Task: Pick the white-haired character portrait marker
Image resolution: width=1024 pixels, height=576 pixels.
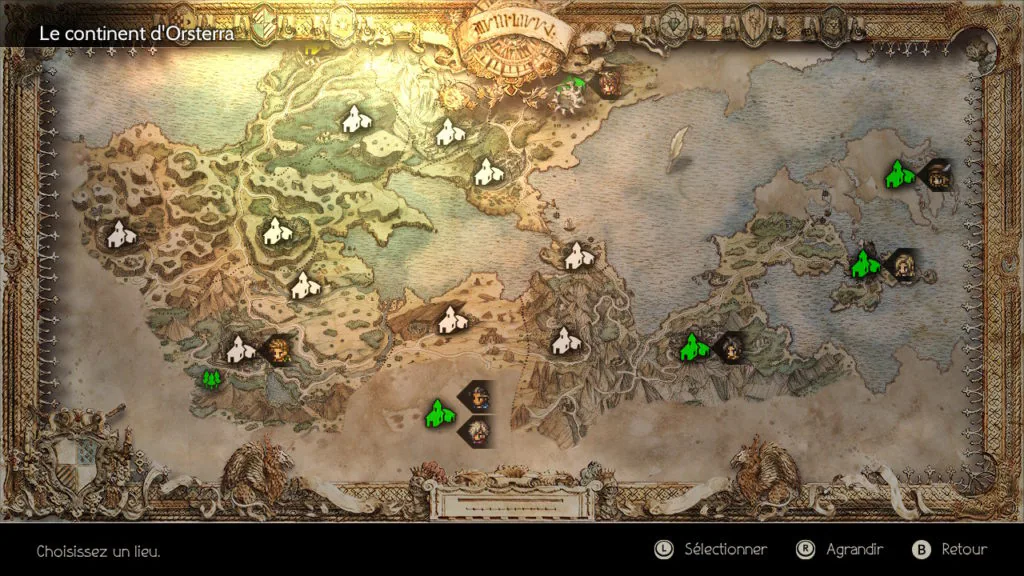Action: click(x=475, y=431)
